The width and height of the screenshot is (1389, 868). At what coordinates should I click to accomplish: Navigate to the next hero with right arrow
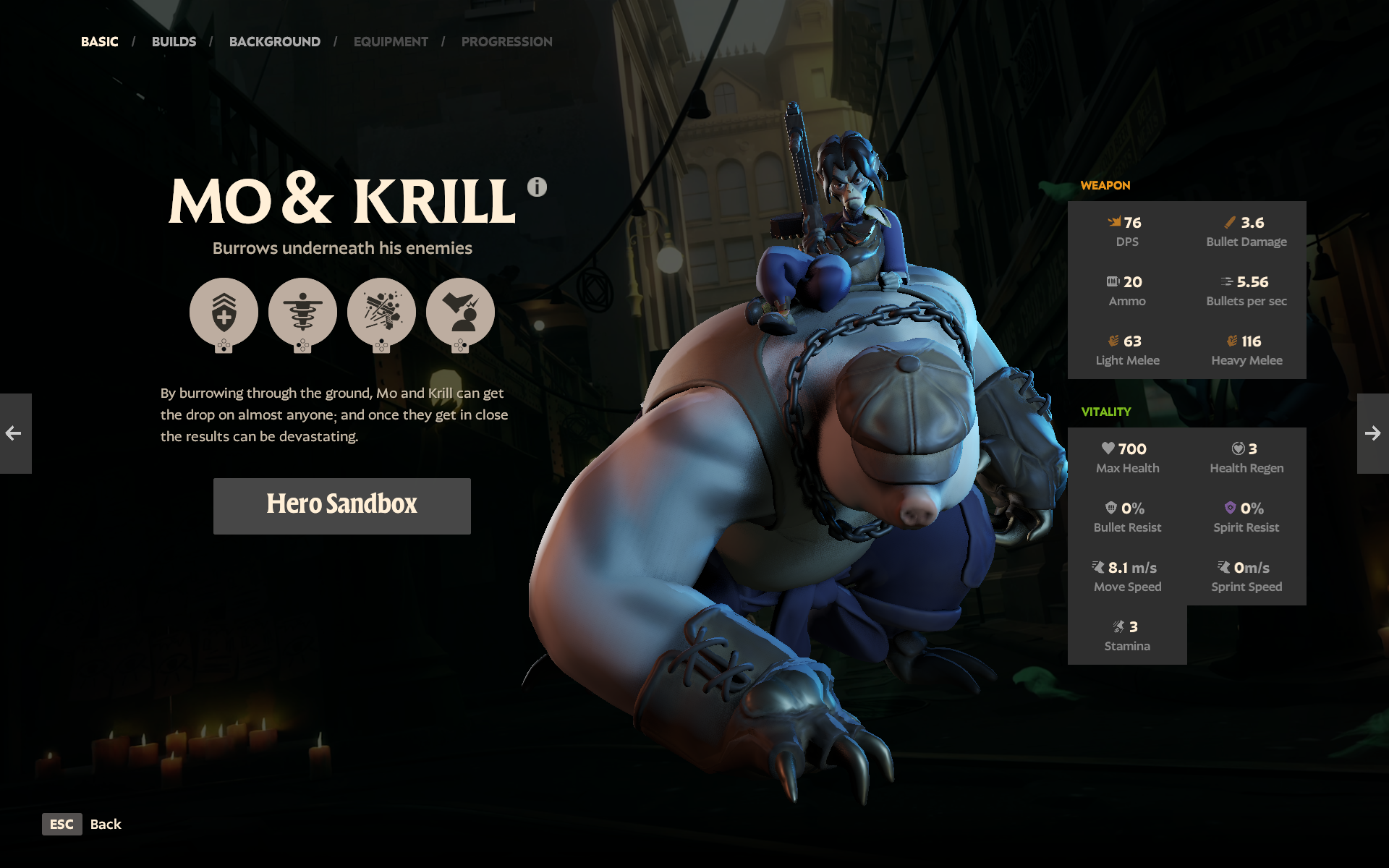coord(1373,434)
